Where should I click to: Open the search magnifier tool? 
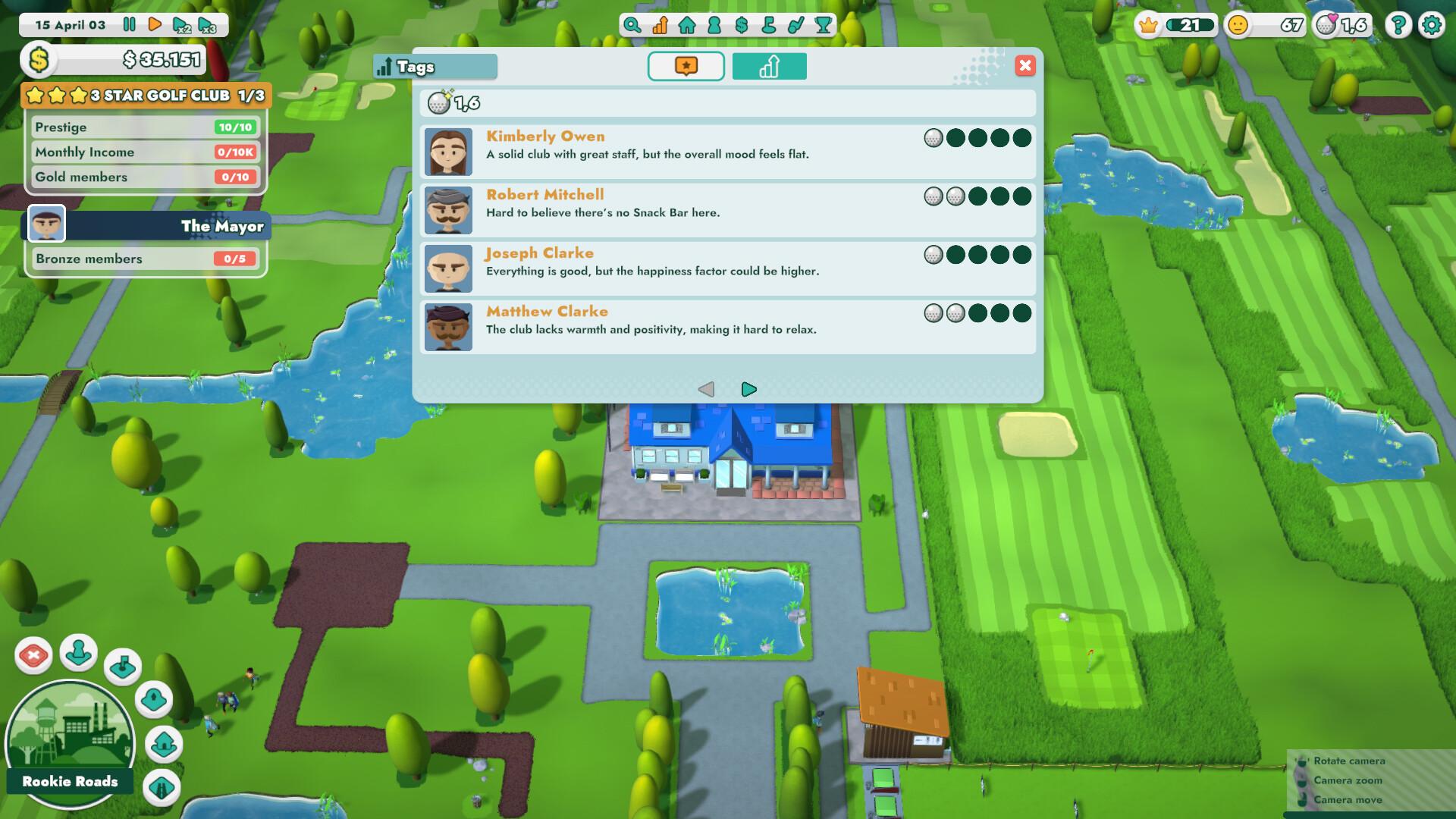tap(632, 25)
